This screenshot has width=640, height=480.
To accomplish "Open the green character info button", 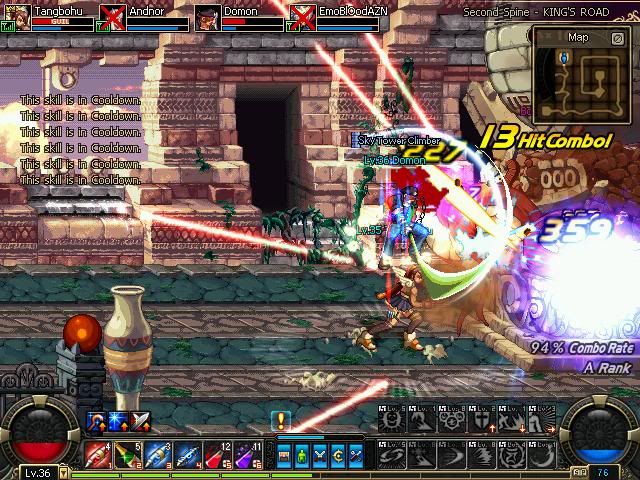I will click(300, 455).
